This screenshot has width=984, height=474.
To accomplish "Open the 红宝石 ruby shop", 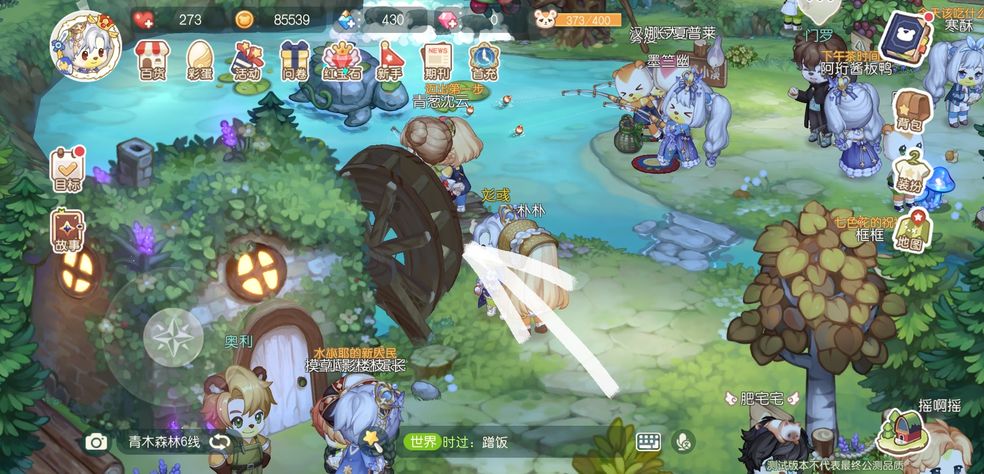I will pyautogui.click(x=341, y=60).
